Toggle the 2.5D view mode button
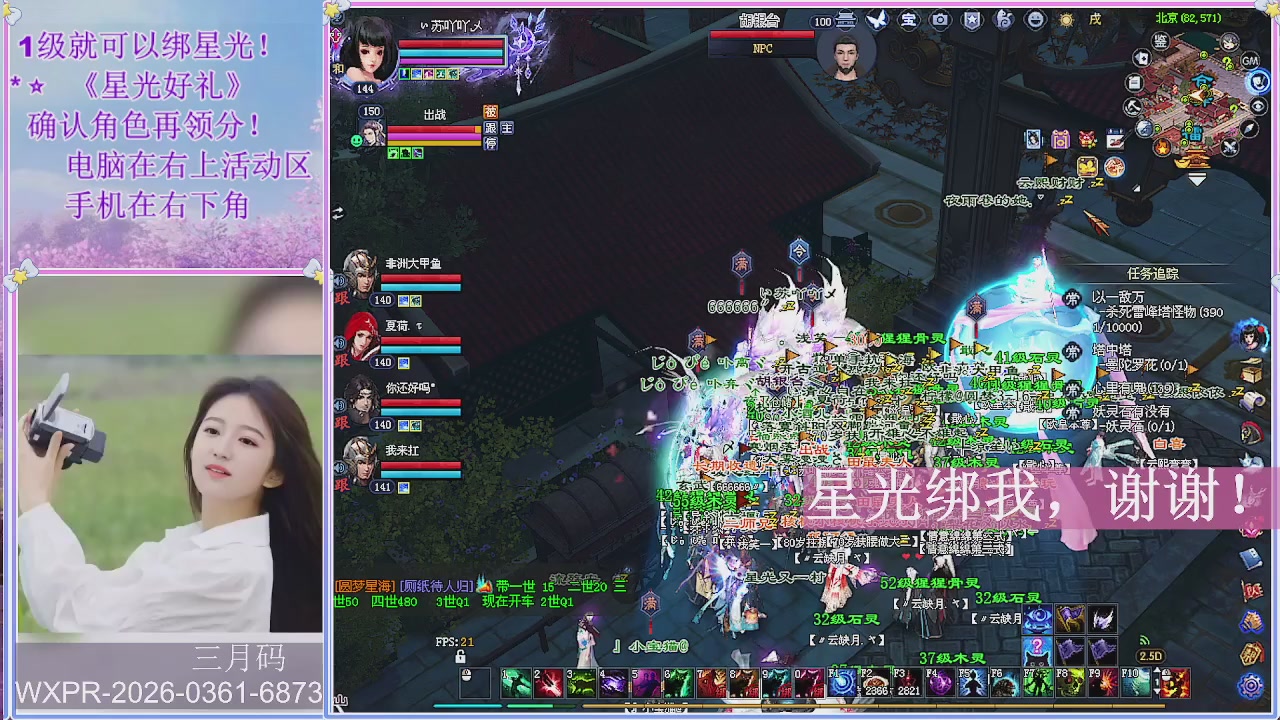Viewport: 1280px width, 720px height. tap(1151, 656)
